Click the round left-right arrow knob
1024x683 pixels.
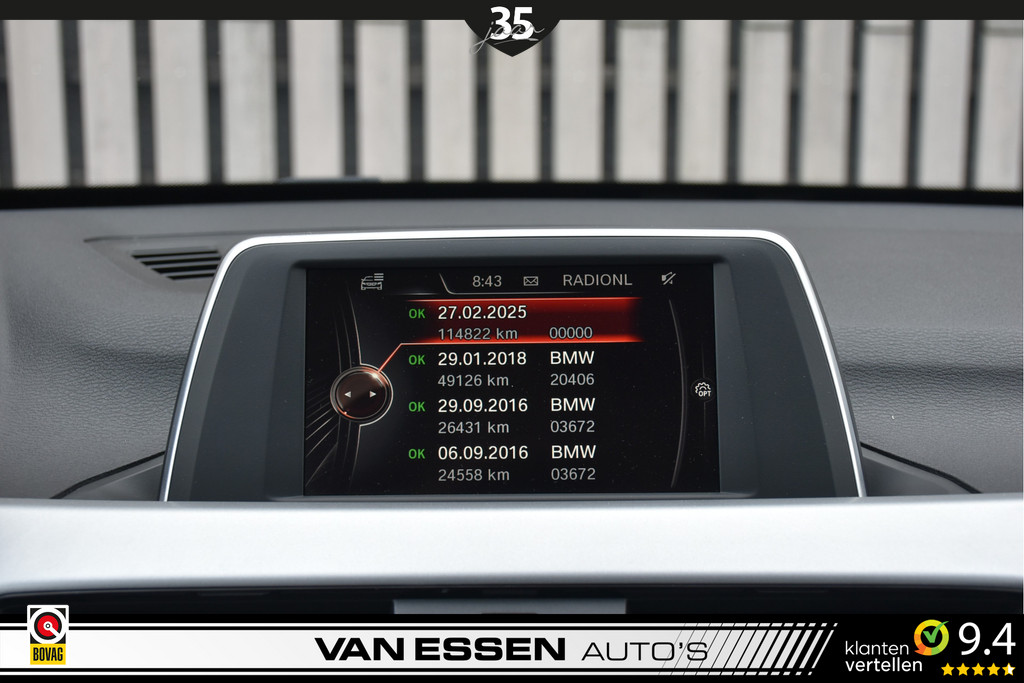click(360, 394)
